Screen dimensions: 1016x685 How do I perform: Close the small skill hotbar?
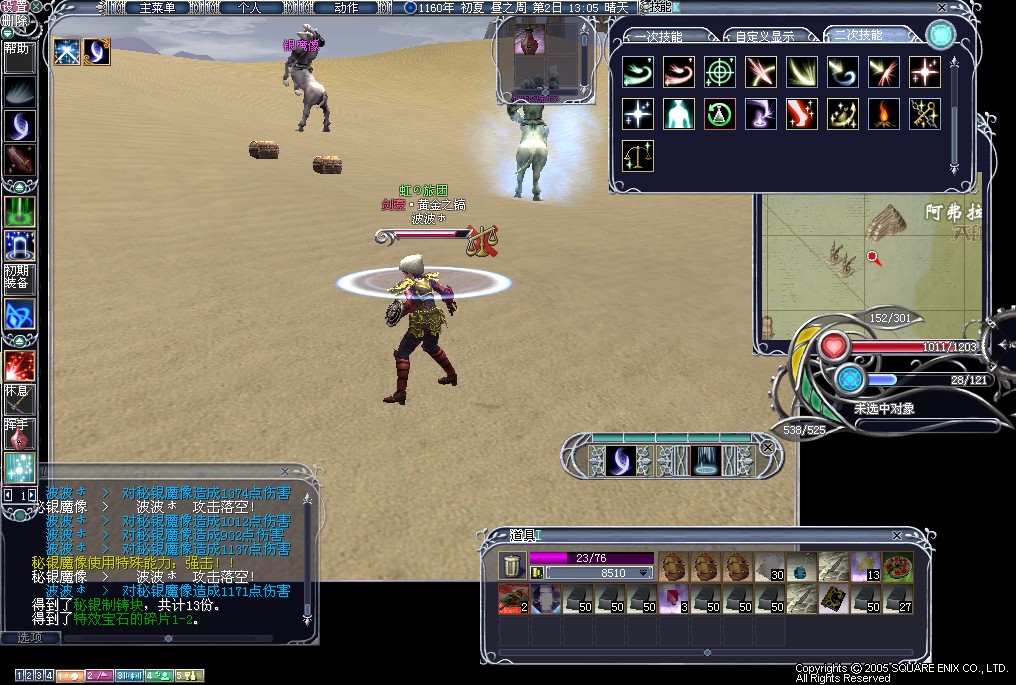767,447
